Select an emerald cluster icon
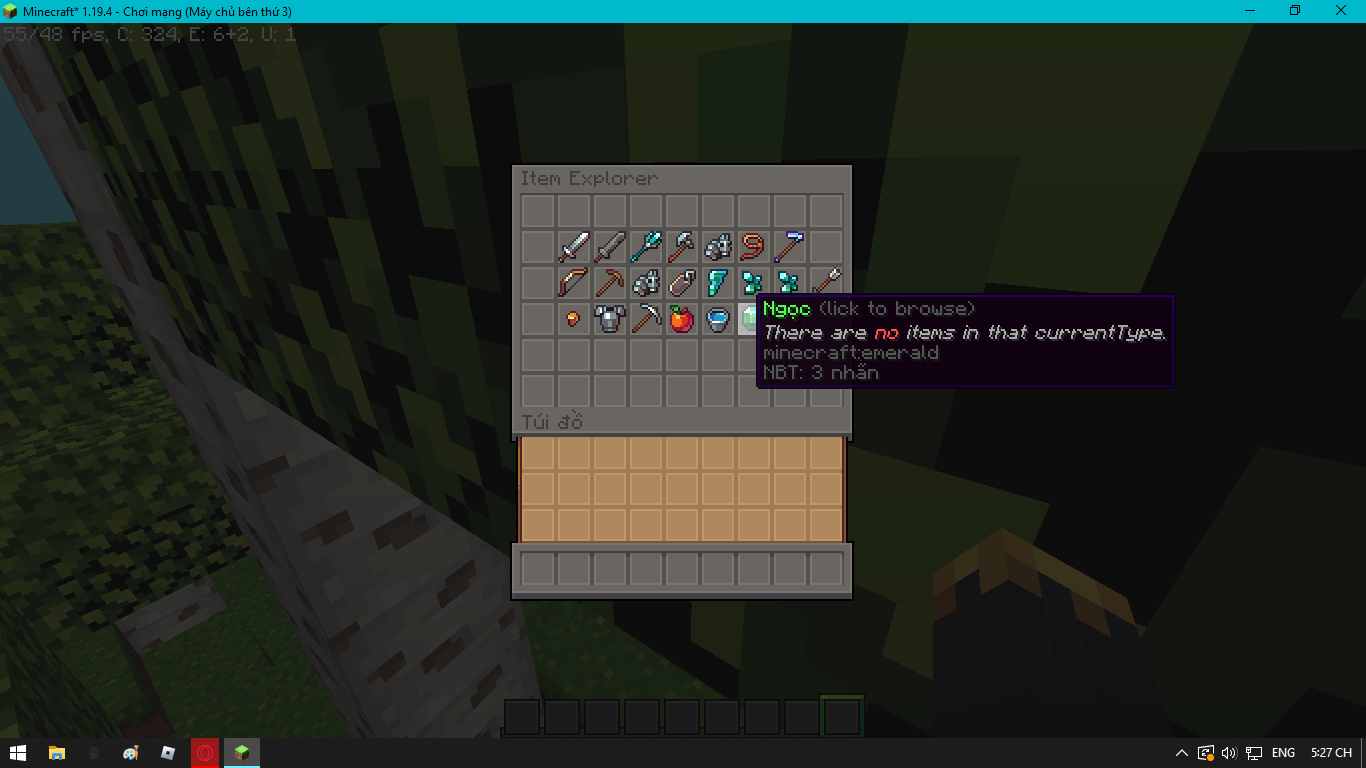This screenshot has width=1366, height=768. click(x=754, y=282)
